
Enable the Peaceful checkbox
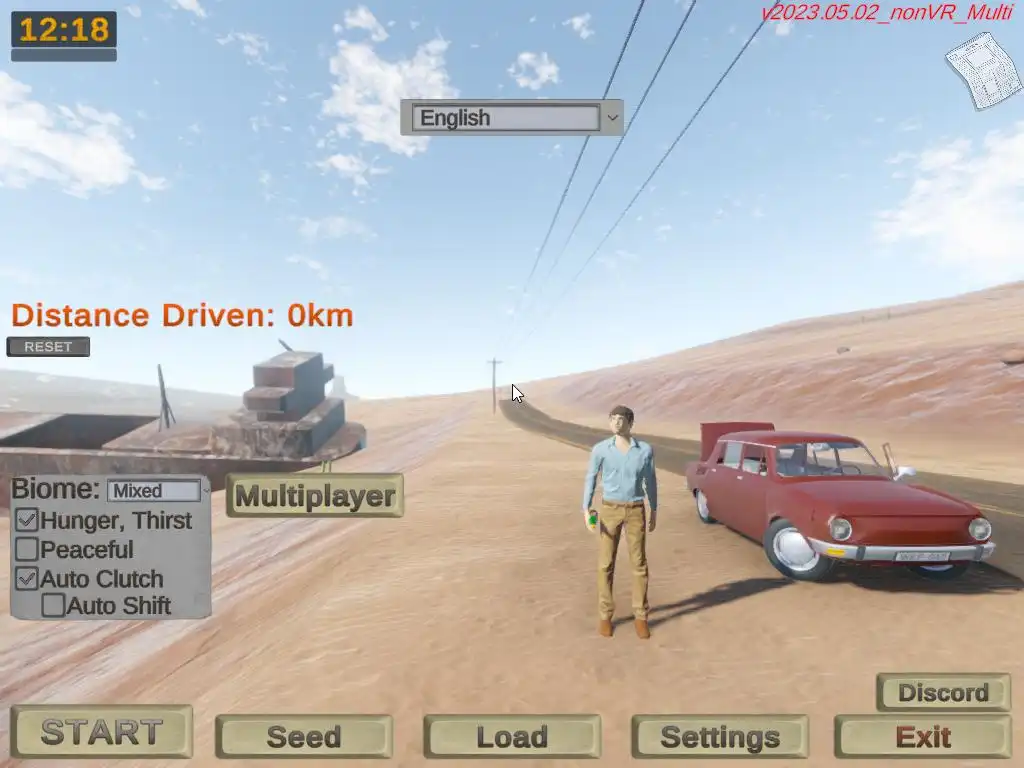pos(28,549)
